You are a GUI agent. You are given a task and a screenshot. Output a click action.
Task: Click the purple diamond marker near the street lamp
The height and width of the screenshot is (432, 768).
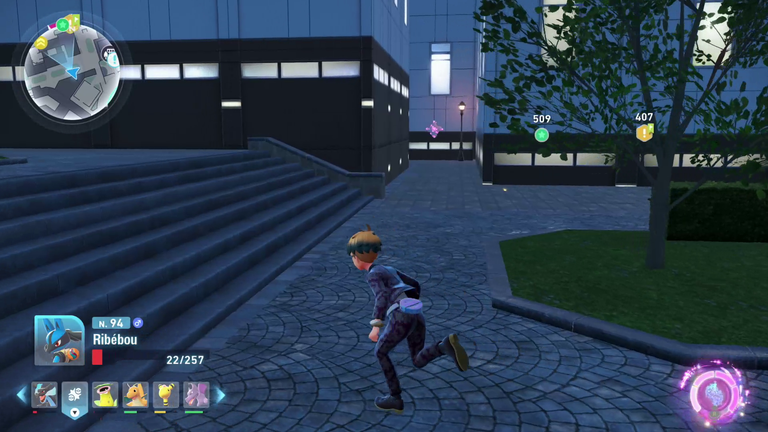[x=434, y=129]
